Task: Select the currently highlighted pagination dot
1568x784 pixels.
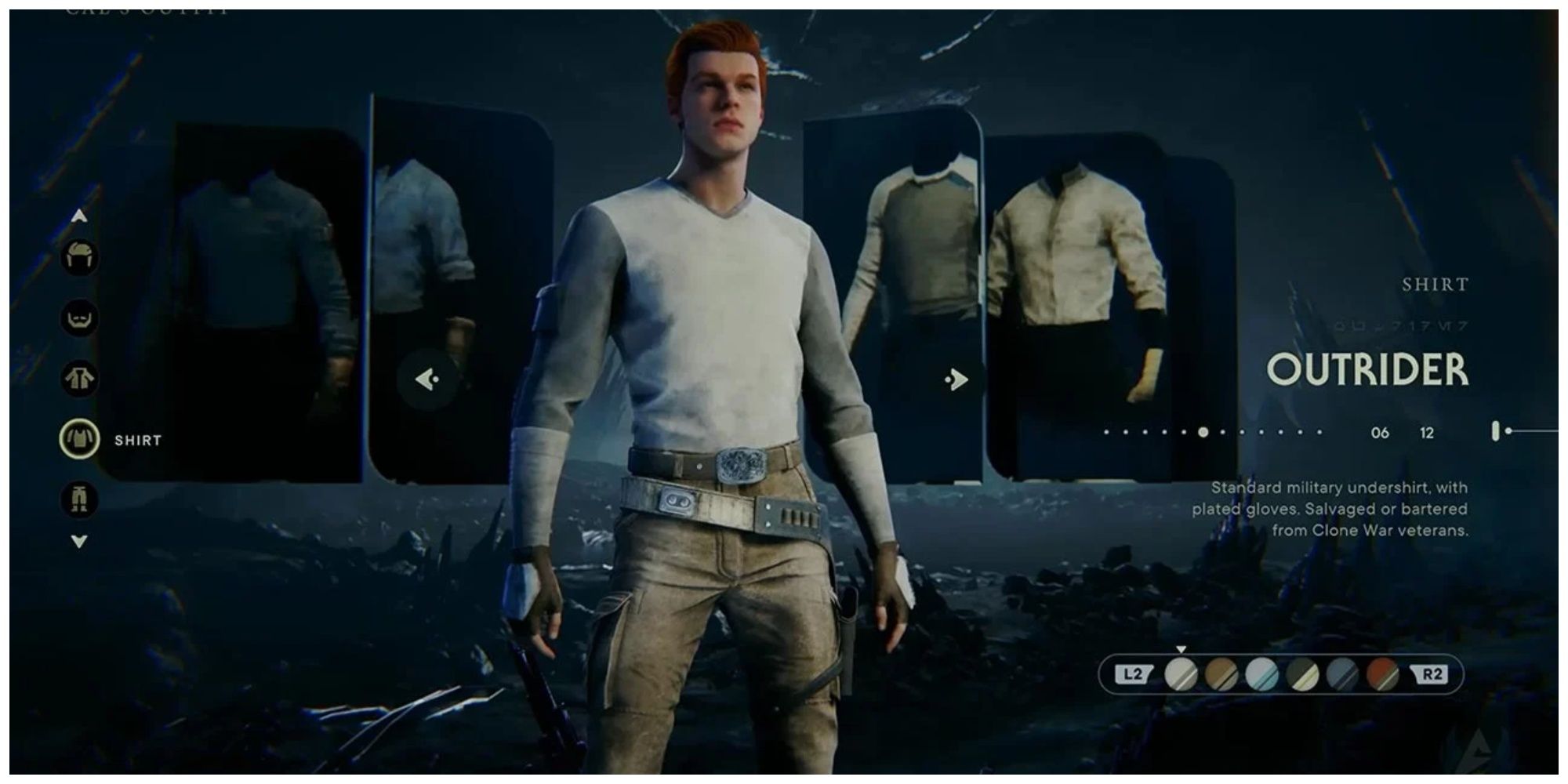Action: [1202, 431]
